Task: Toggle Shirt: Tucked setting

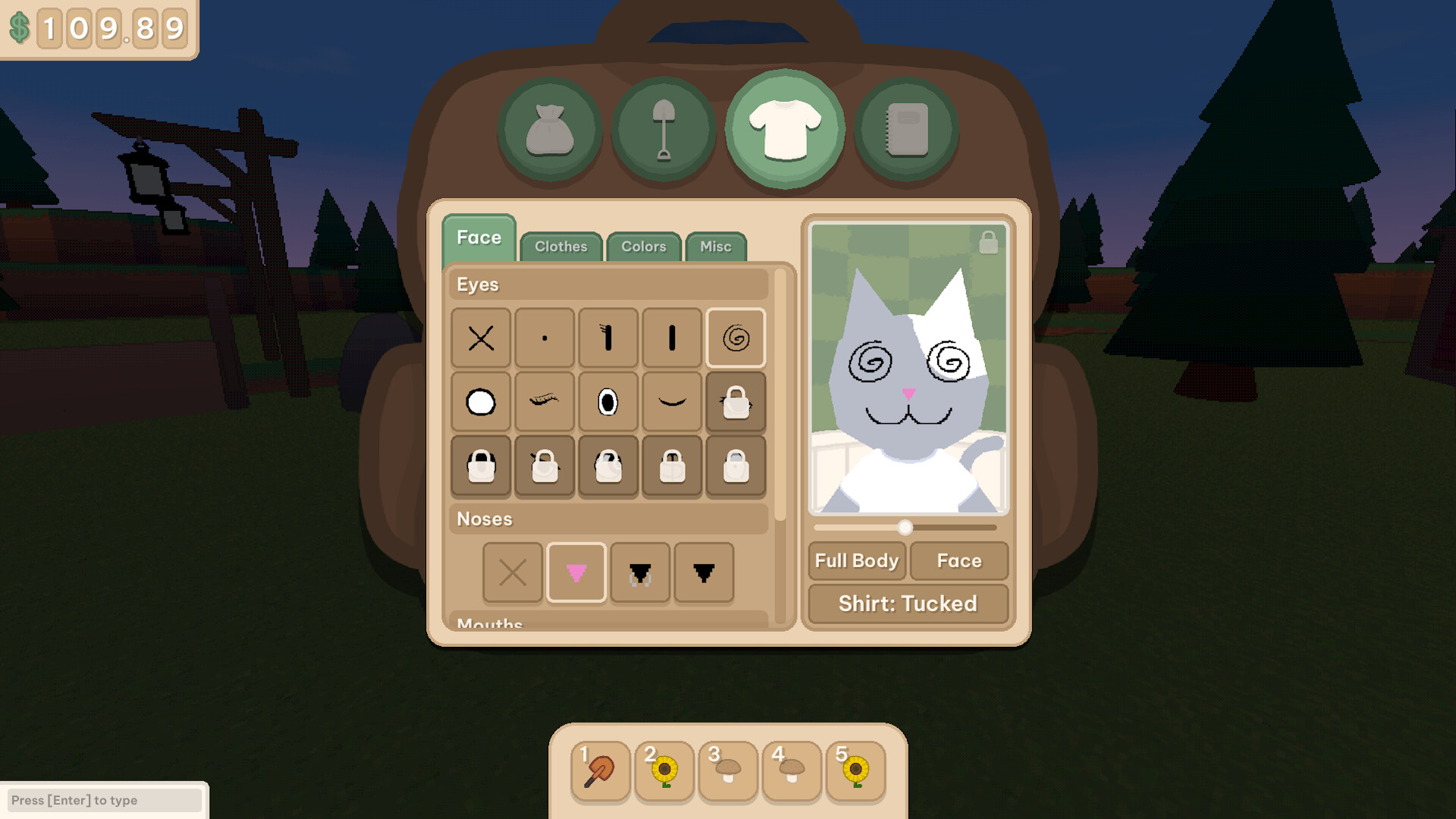Action: 907,604
